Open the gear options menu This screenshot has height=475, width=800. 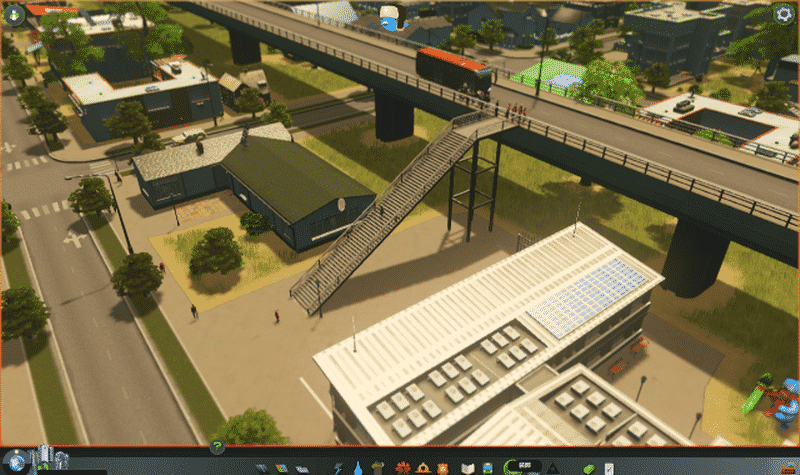coord(785,14)
